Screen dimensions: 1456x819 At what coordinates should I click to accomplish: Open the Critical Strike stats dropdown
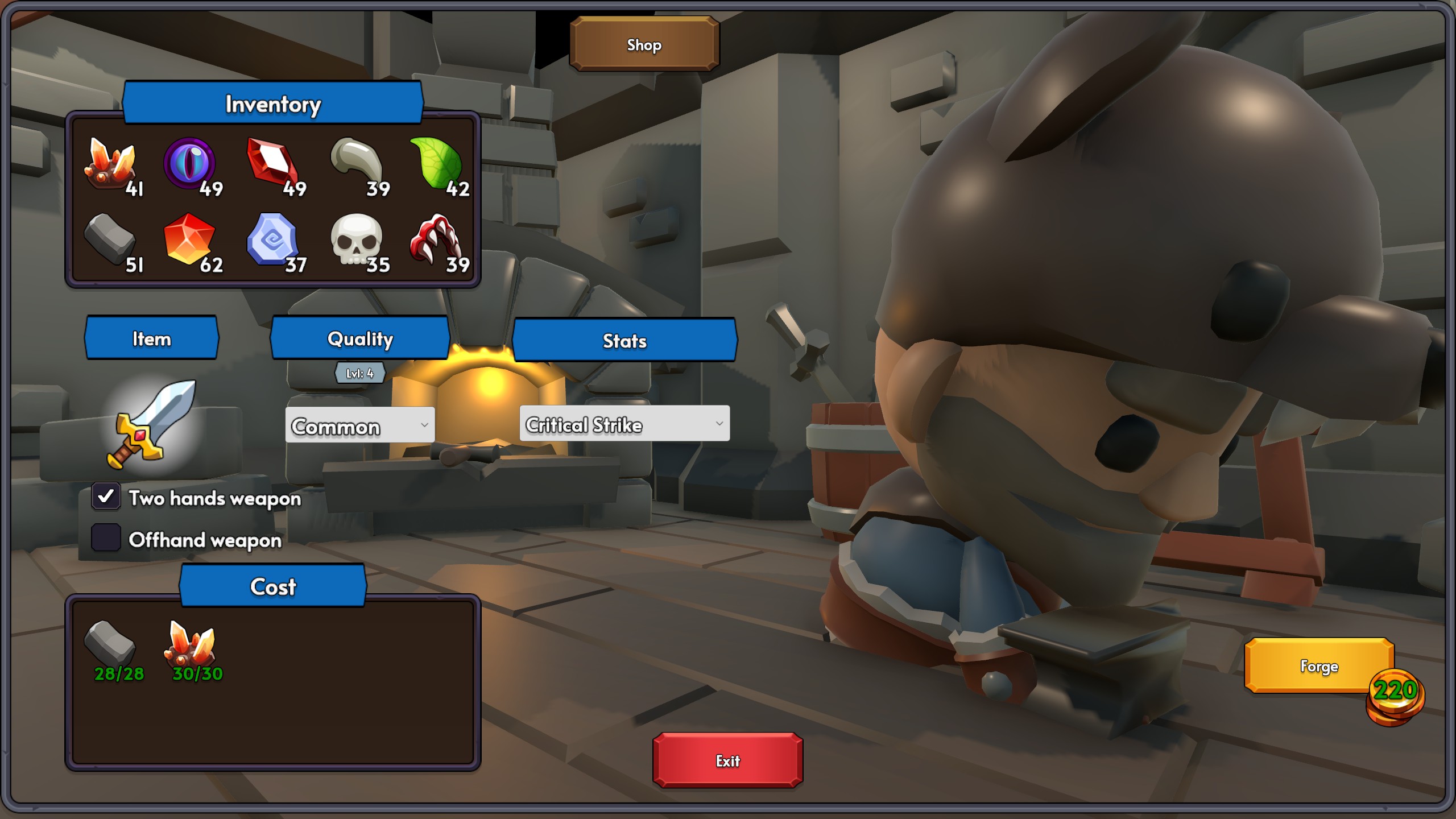pyautogui.click(x=624, y=424)
